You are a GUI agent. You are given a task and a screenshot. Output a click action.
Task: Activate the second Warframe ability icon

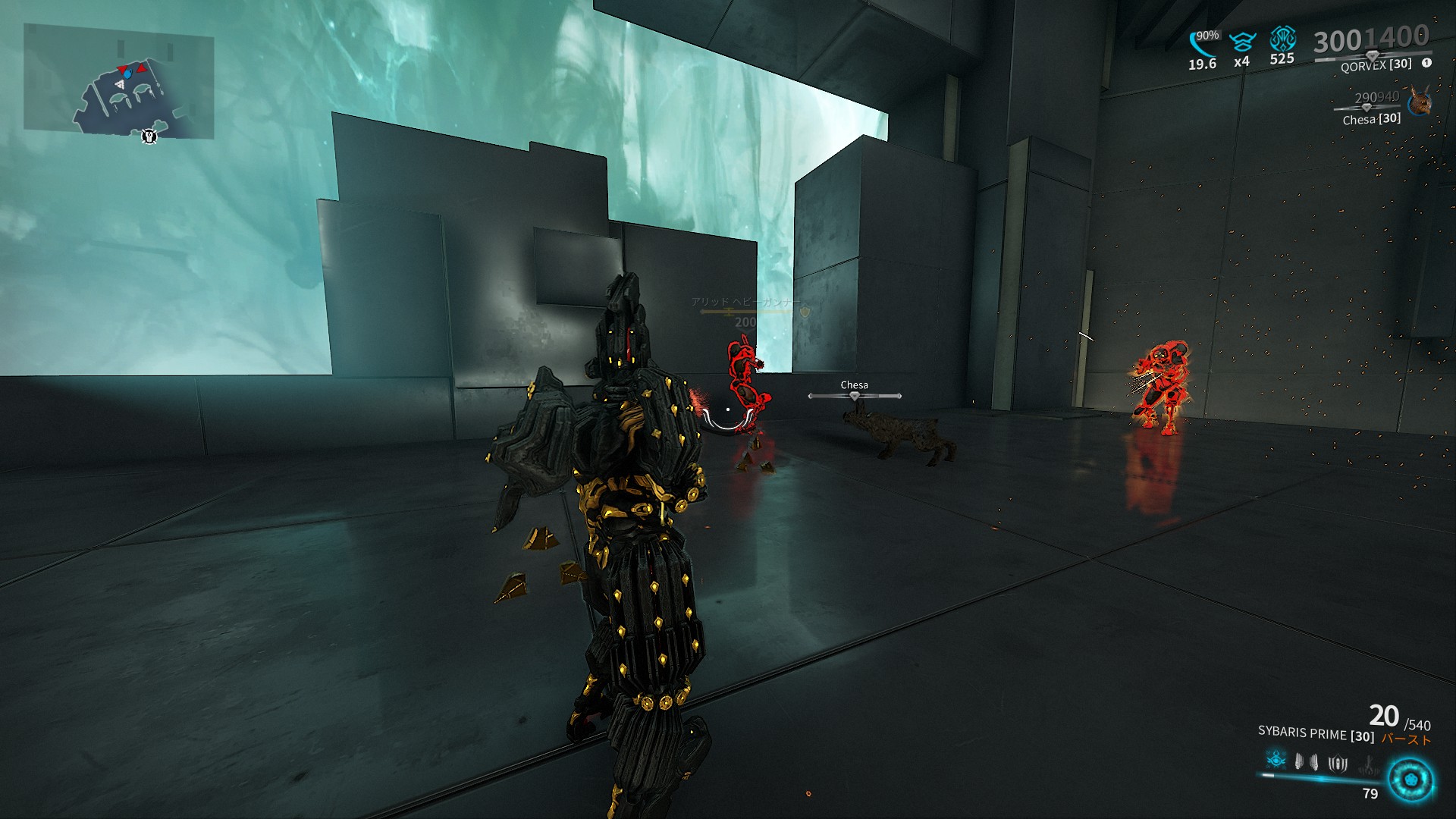[x=1298, y=762]
